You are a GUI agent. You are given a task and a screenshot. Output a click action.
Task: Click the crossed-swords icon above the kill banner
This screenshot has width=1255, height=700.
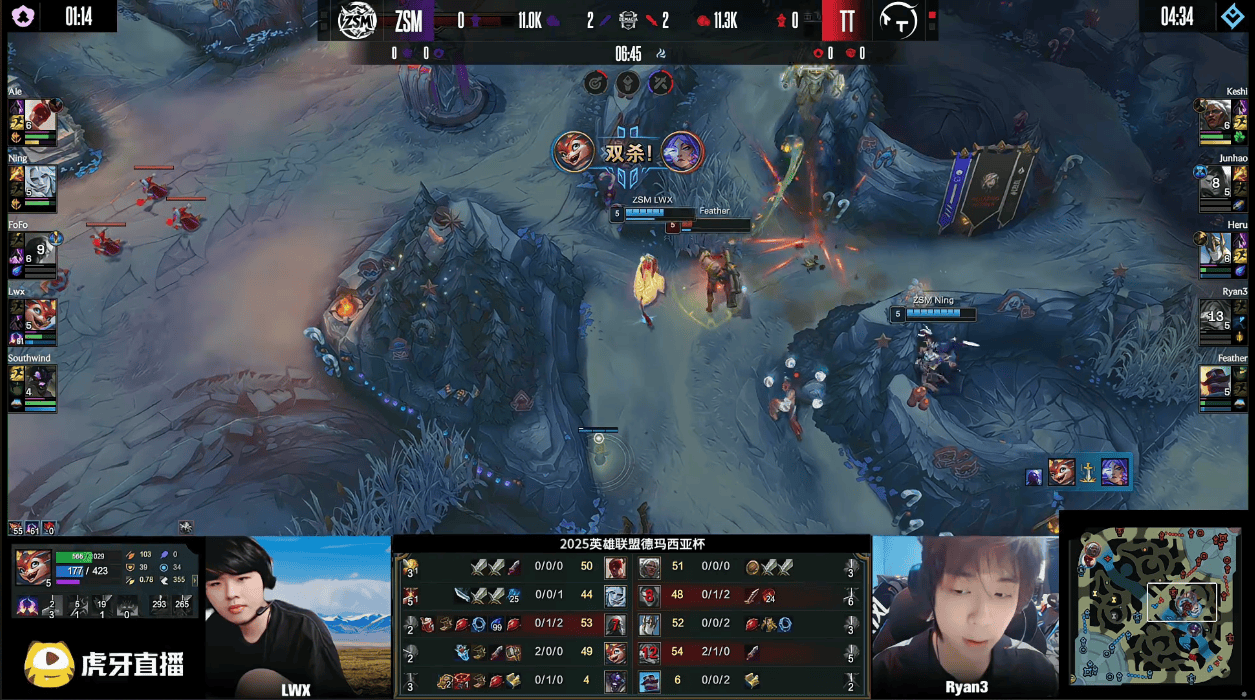click(x=660, y=83)
